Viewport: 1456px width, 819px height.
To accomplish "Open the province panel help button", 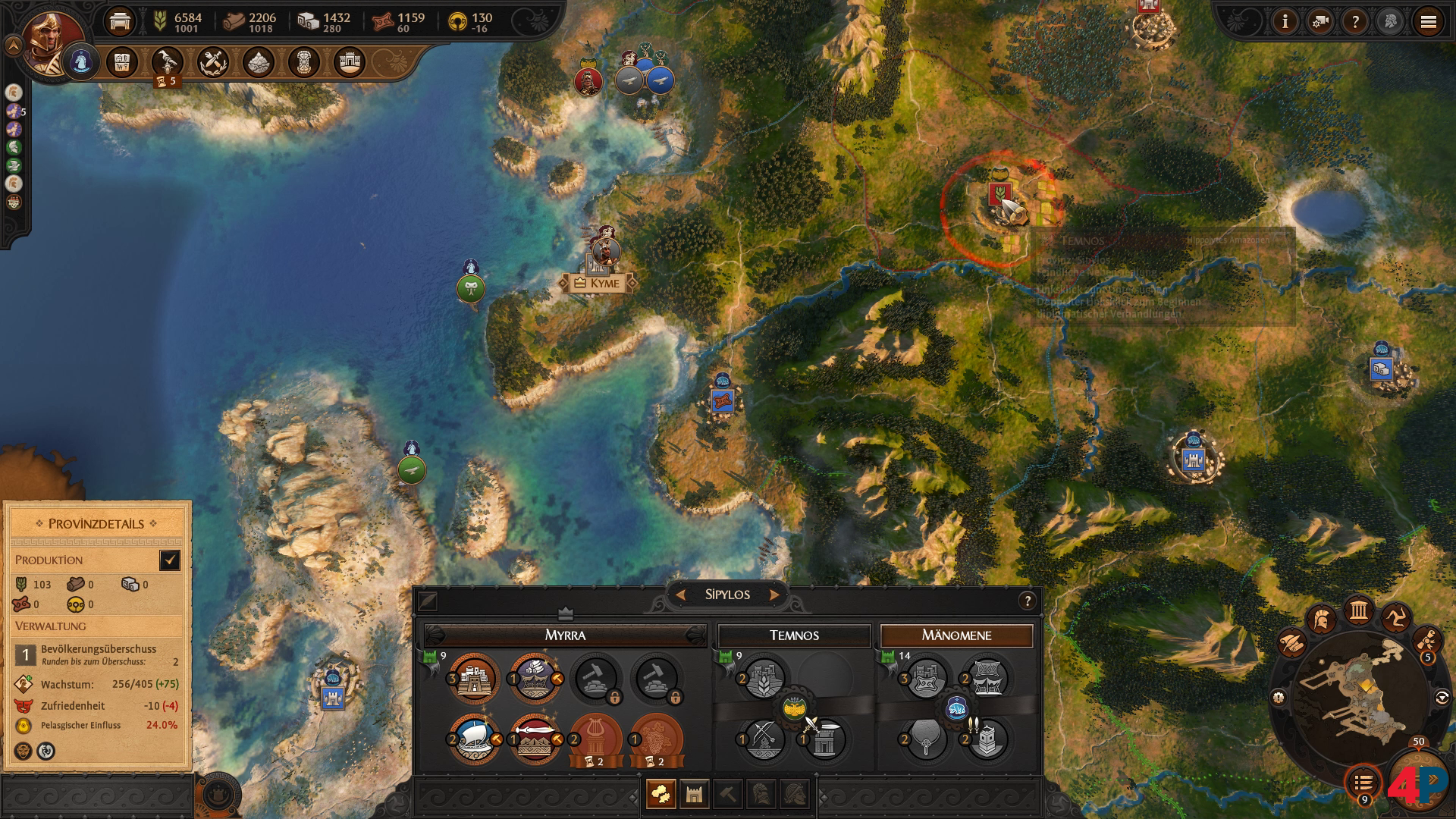I will coord(1028,601).
